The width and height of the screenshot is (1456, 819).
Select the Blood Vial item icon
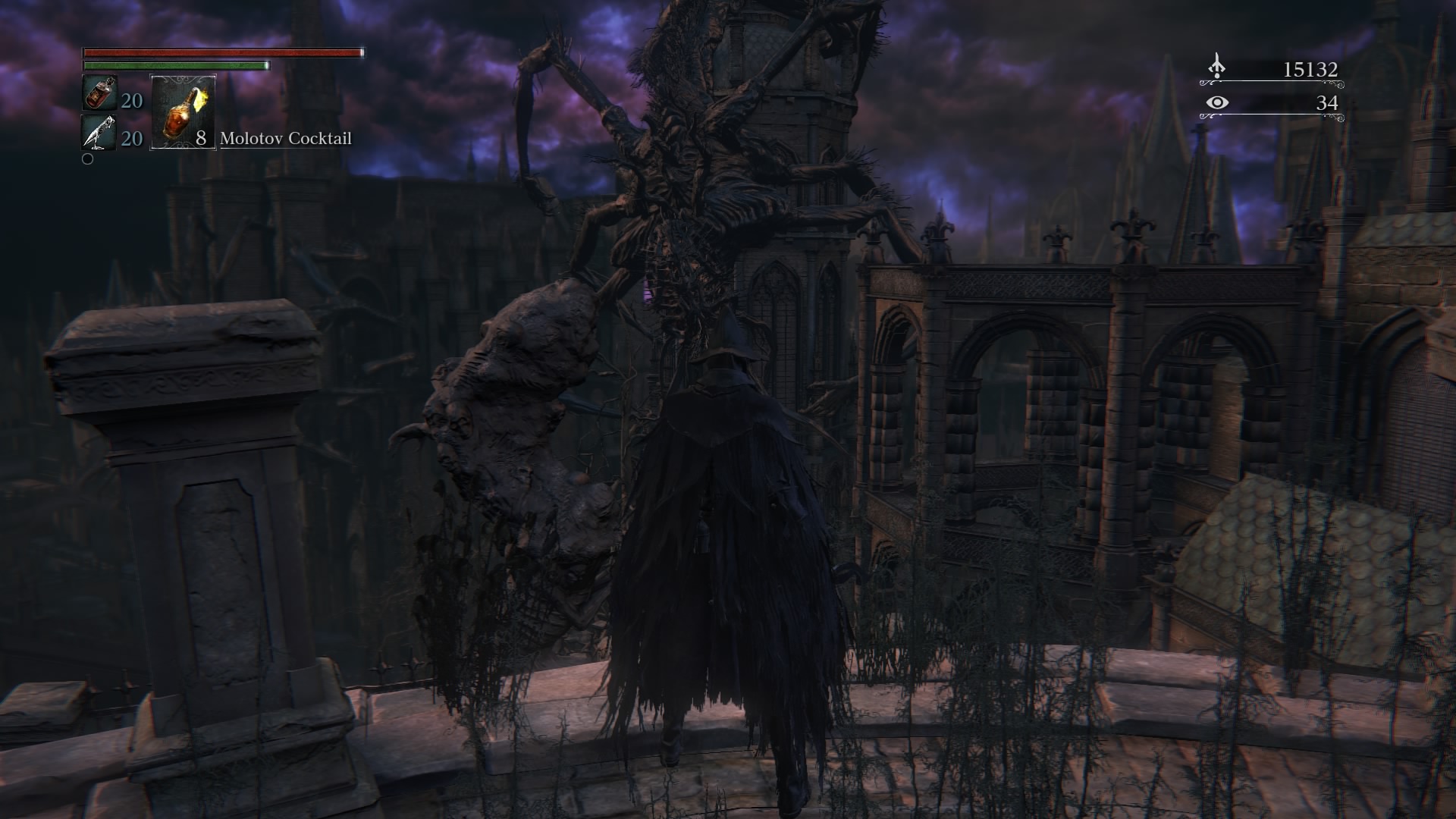pos(99,94)
